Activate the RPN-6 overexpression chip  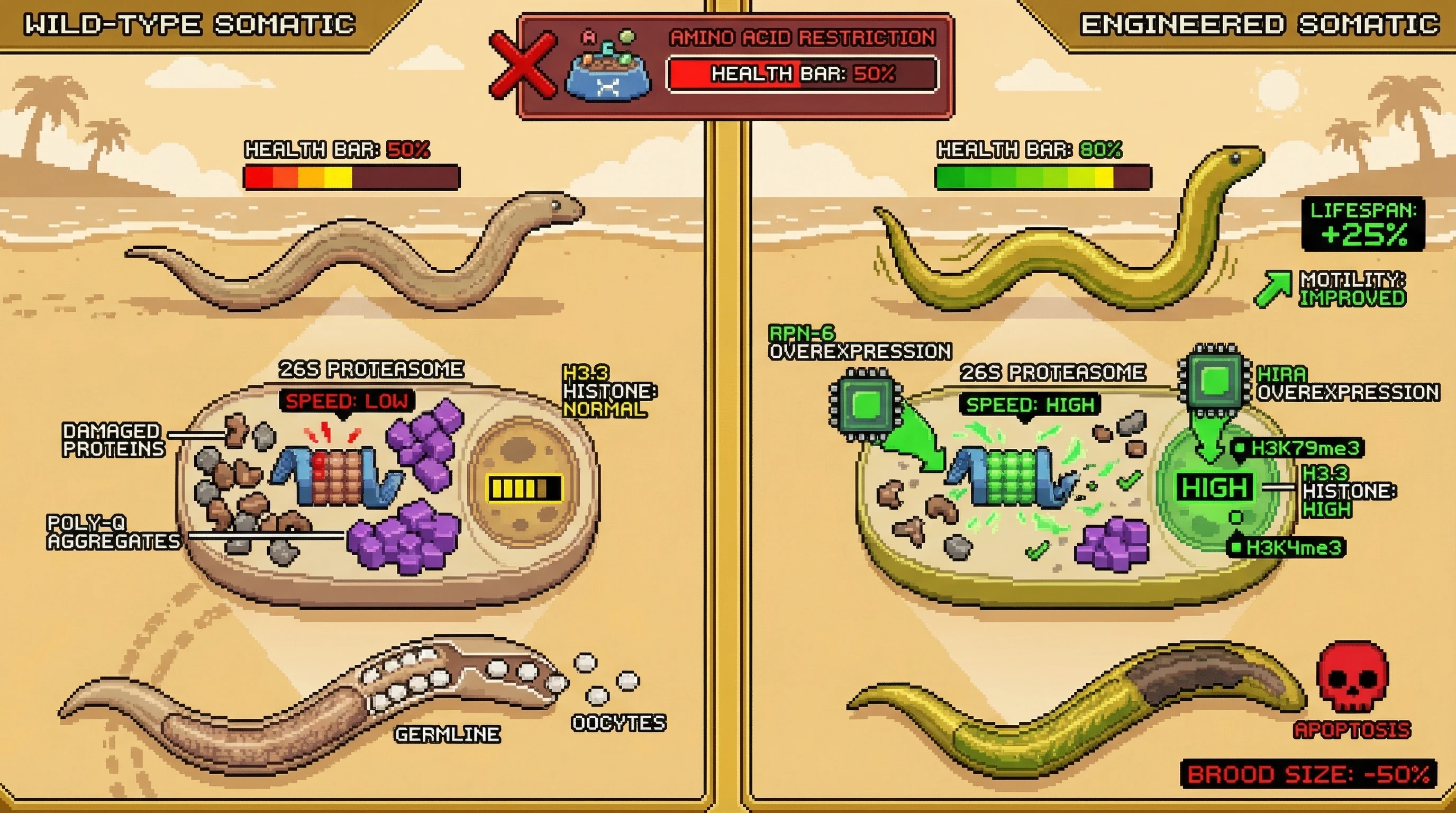tap(866, 404)
